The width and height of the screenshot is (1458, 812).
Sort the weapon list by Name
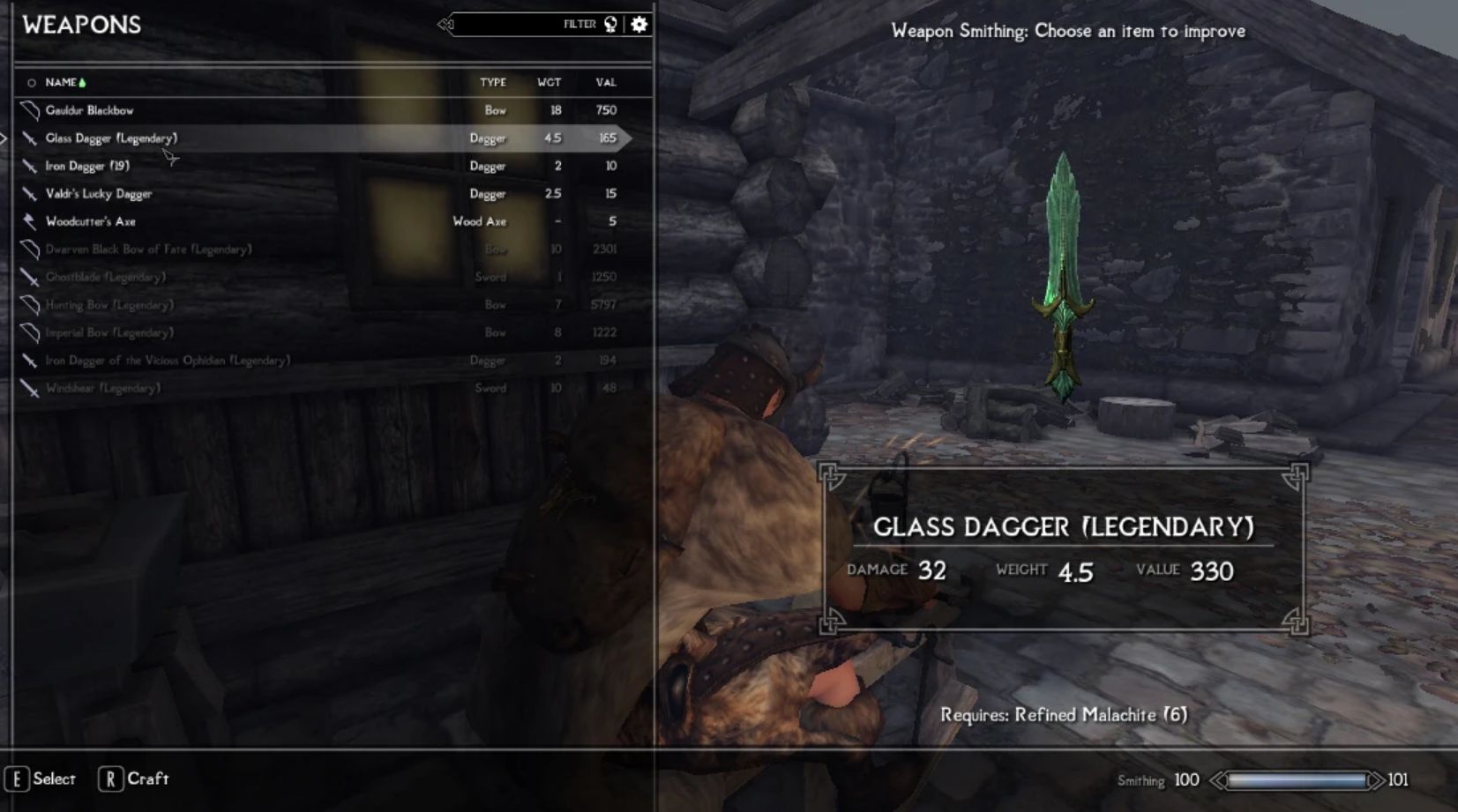coord(61,82)
